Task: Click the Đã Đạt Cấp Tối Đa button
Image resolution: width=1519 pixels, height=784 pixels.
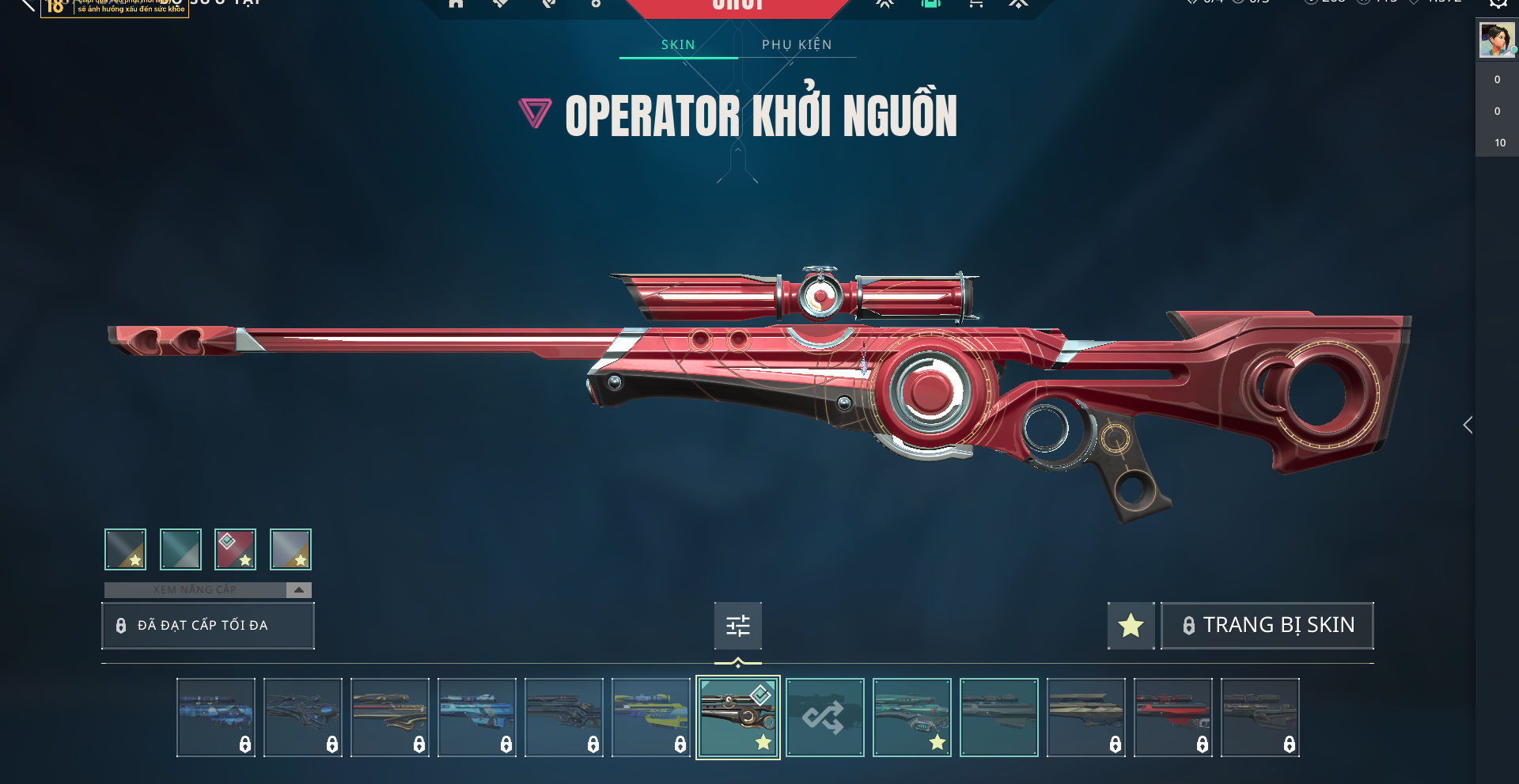Action: coord(207,625)
